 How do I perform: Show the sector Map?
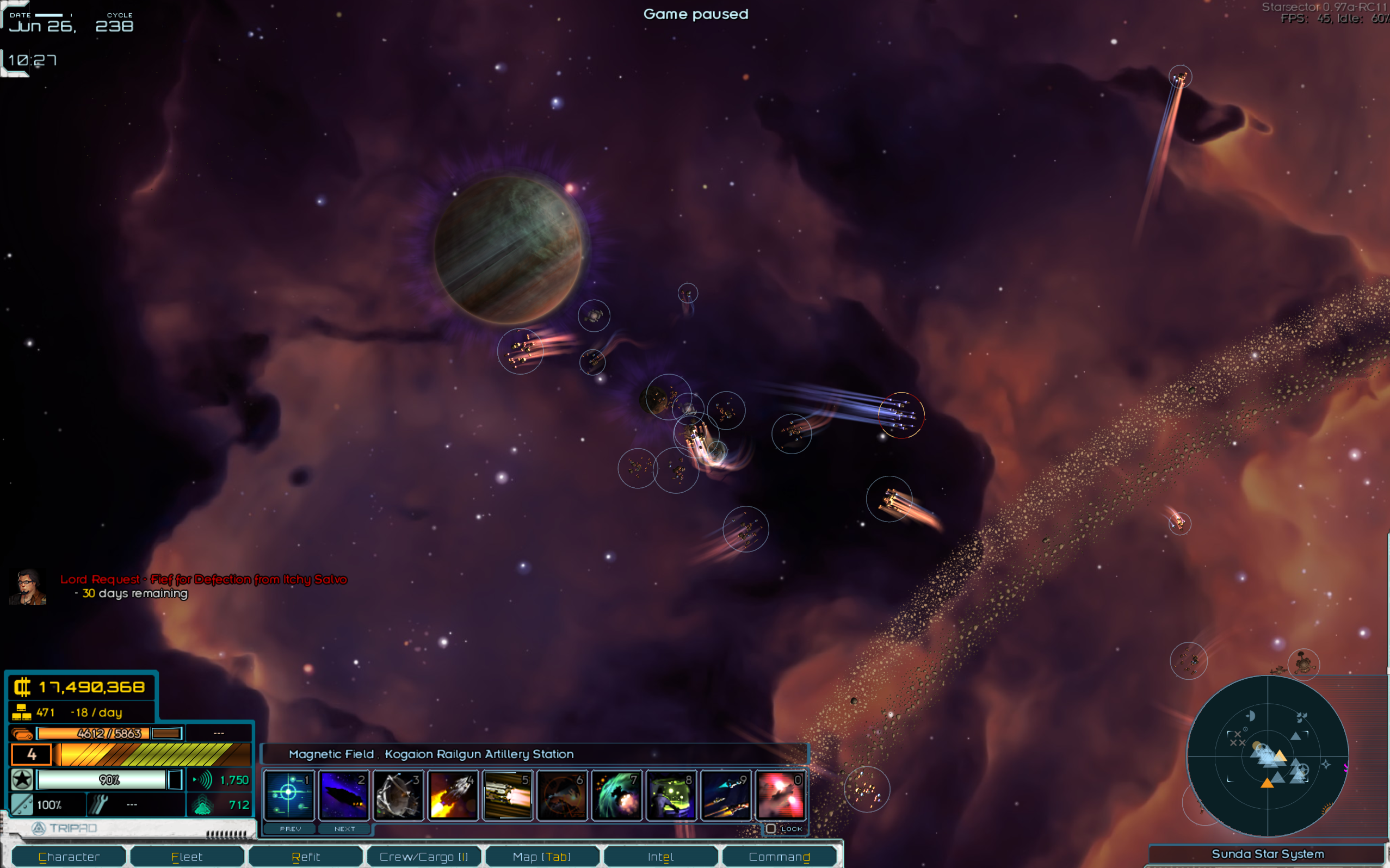(541, 856)
